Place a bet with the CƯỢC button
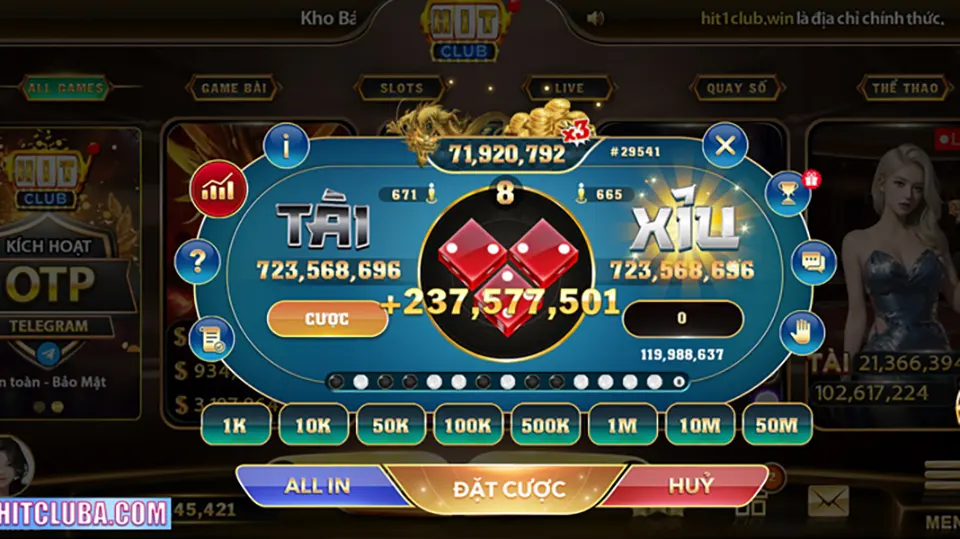The height and width of the screenshot is (539, 960). (x=326, y=319)
